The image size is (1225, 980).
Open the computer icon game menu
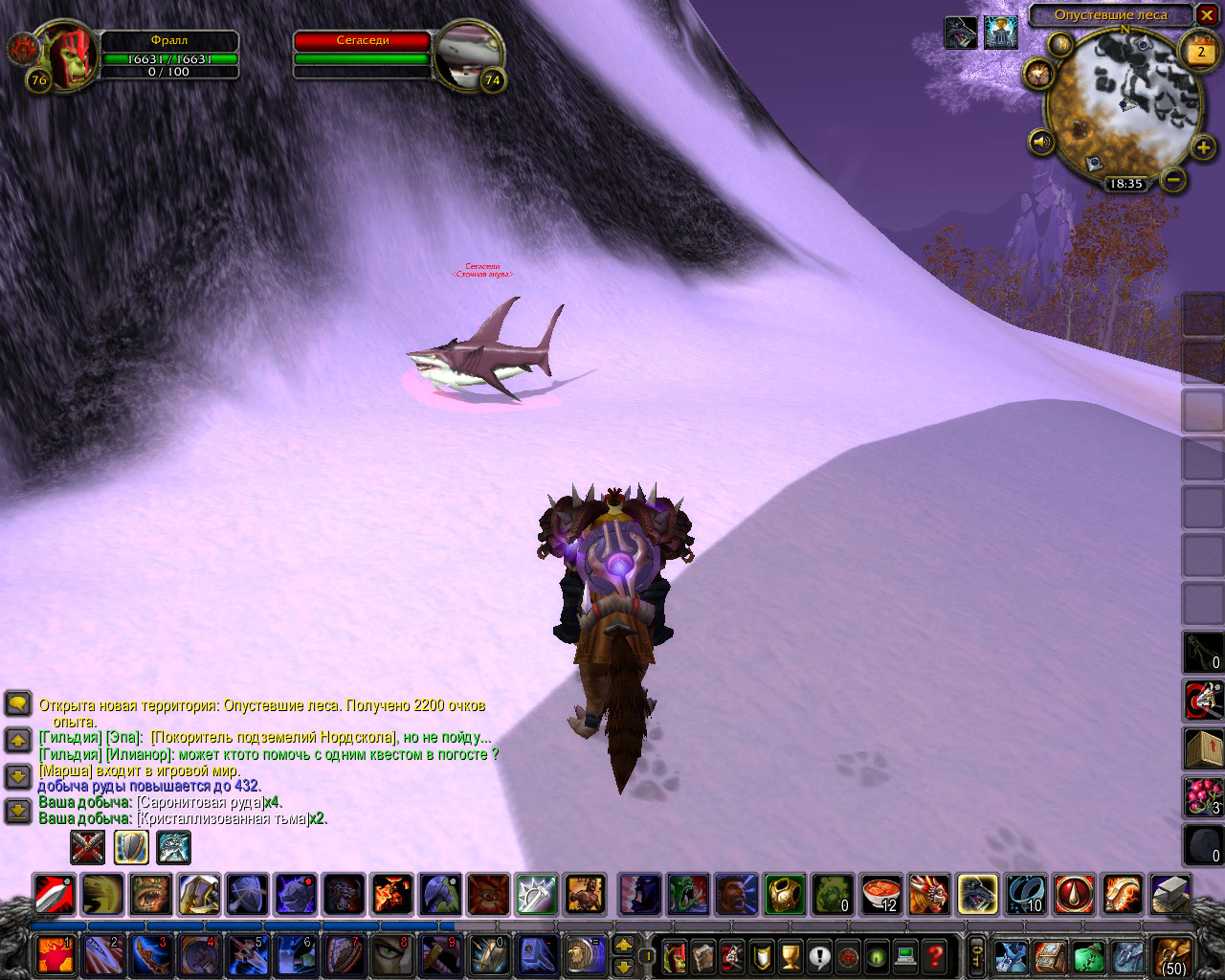(906, 955)
